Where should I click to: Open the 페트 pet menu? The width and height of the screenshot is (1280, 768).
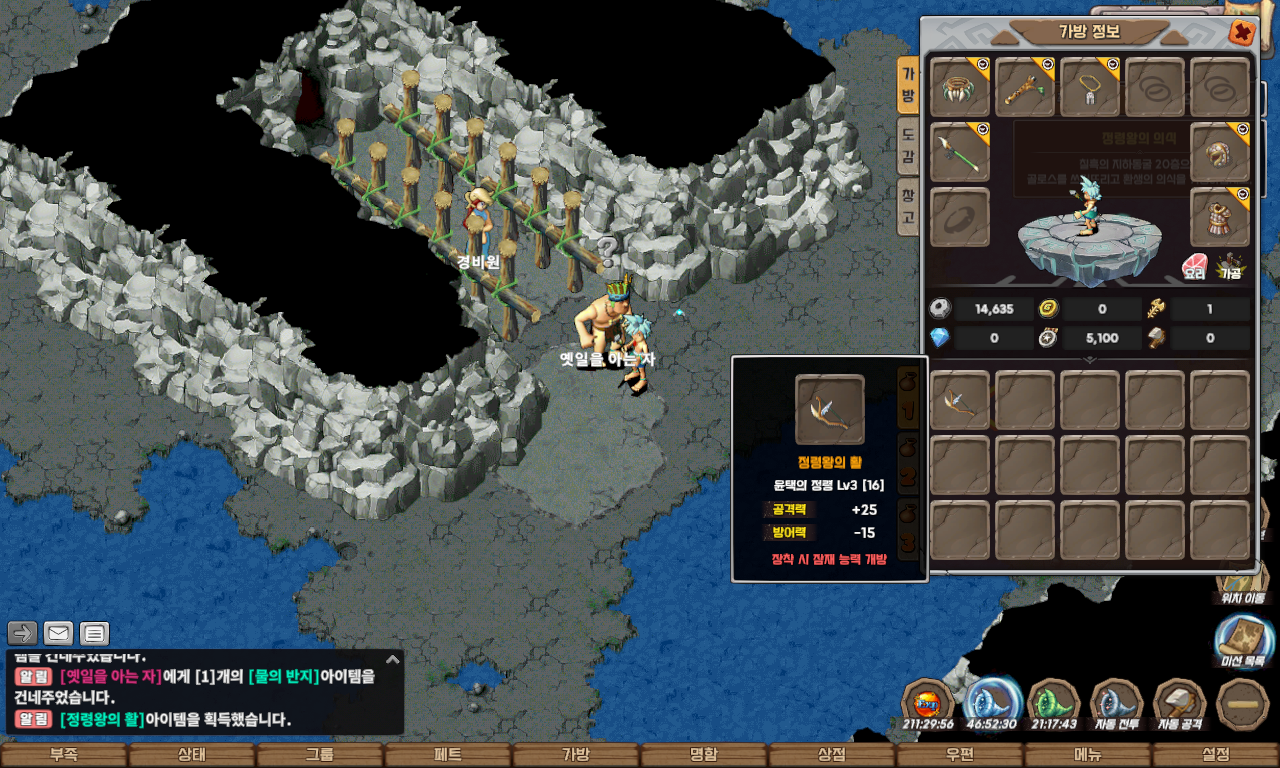click(x=448, y=755)
